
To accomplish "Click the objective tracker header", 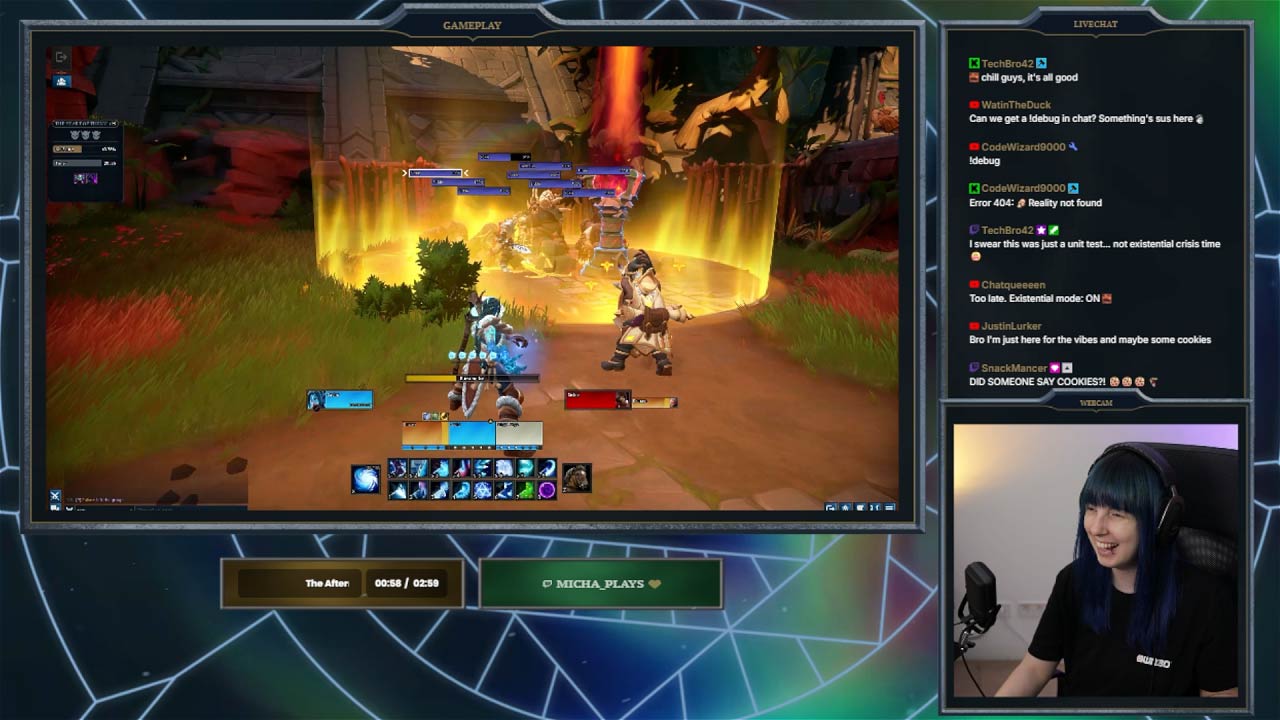I will (x=87, y=123).
